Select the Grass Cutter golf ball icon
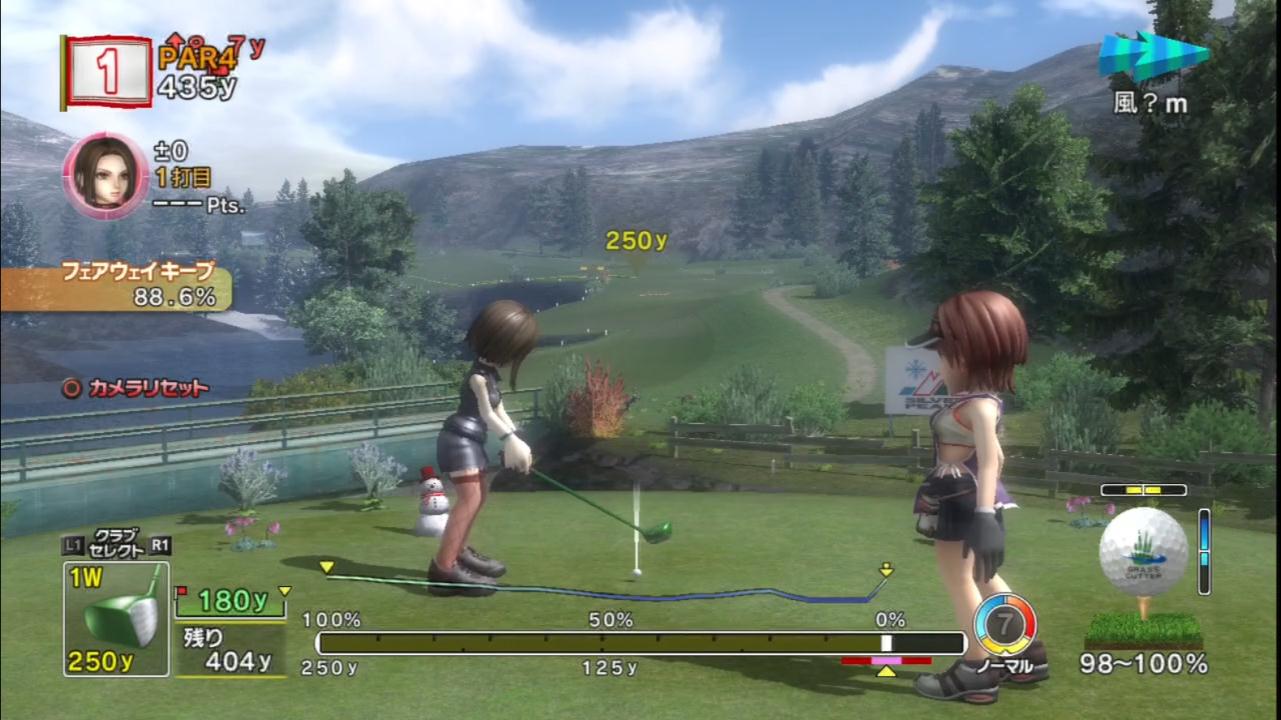Screen dimensions: 1281x720 click(x=1143, y=551)
